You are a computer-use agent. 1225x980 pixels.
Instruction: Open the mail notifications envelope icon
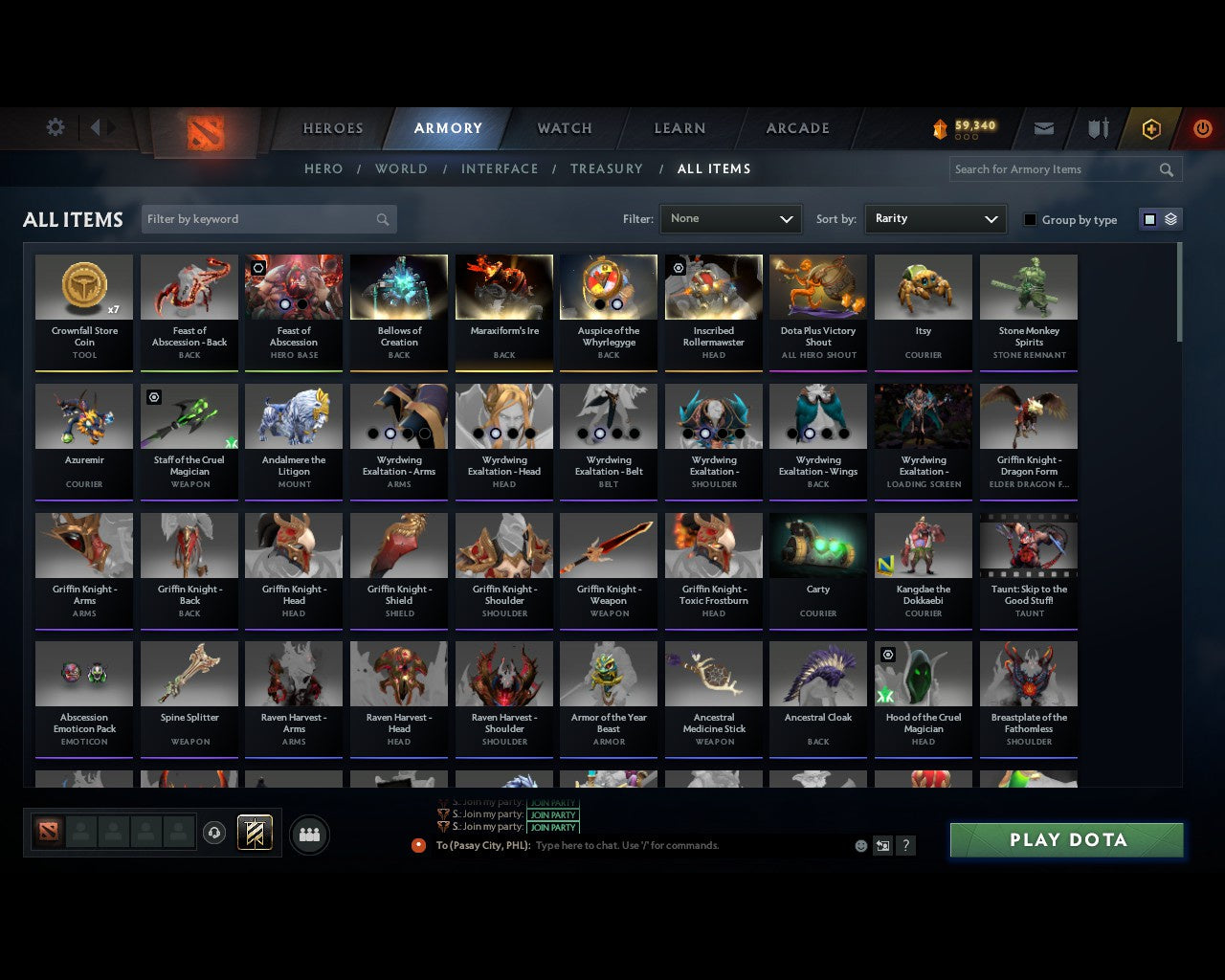[1044, 127]
